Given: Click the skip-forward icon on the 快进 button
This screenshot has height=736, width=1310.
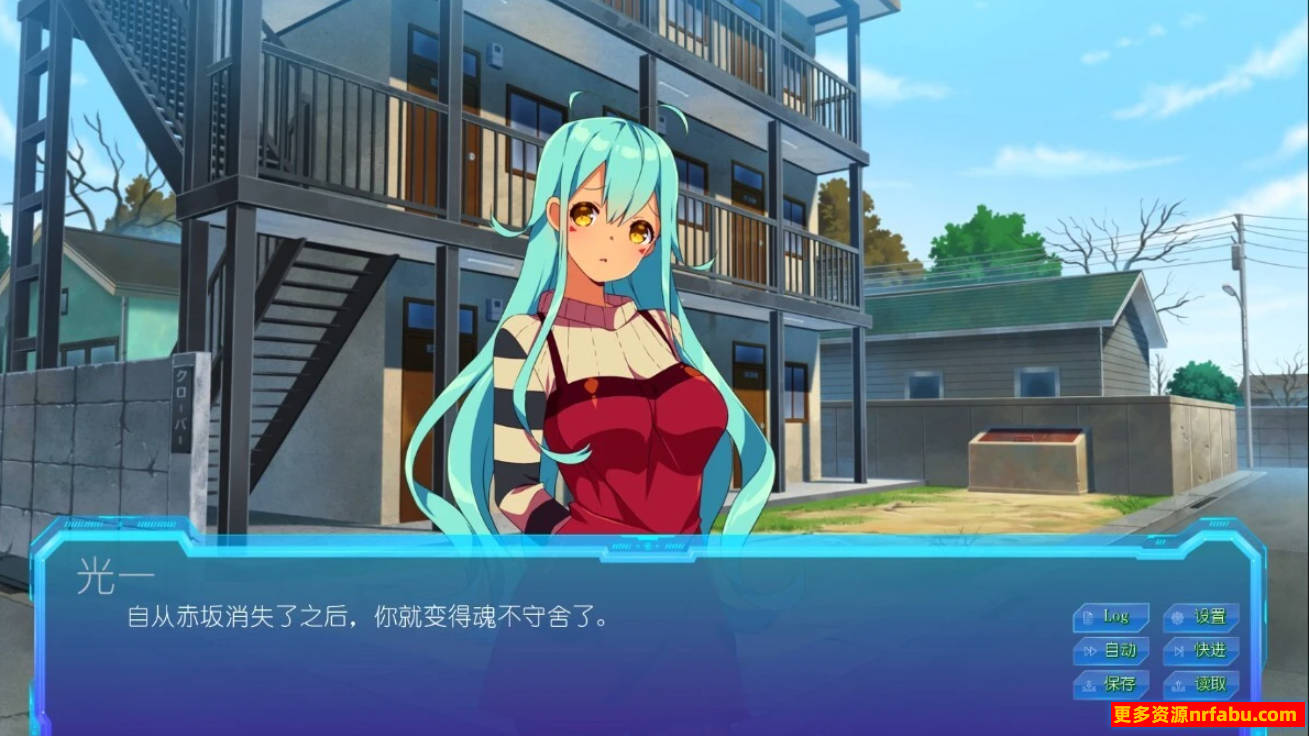Looking at the screenshot, I should tap(1180, 651).
